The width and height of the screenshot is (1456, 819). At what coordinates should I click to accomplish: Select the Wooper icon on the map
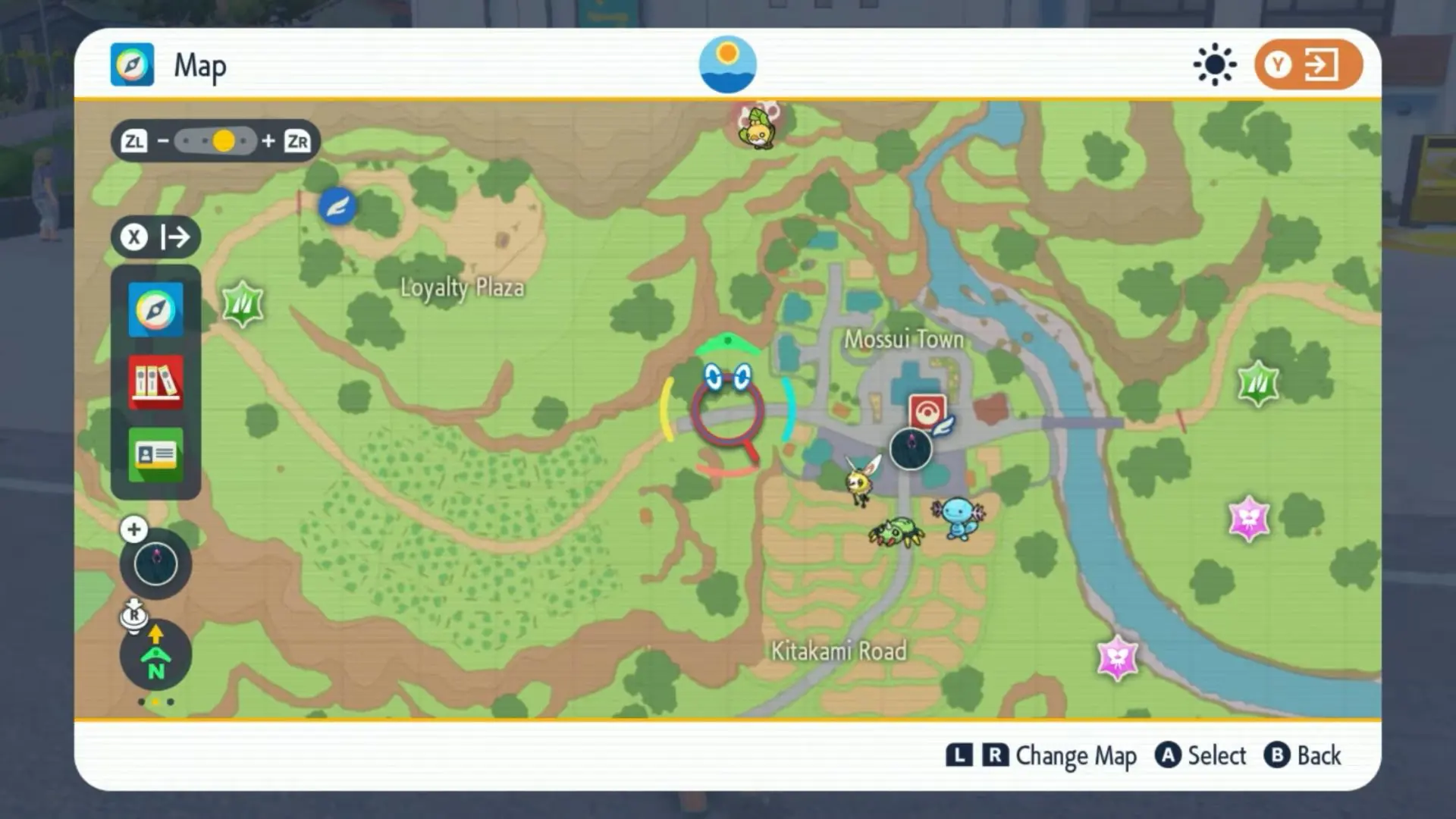[958, 517]
